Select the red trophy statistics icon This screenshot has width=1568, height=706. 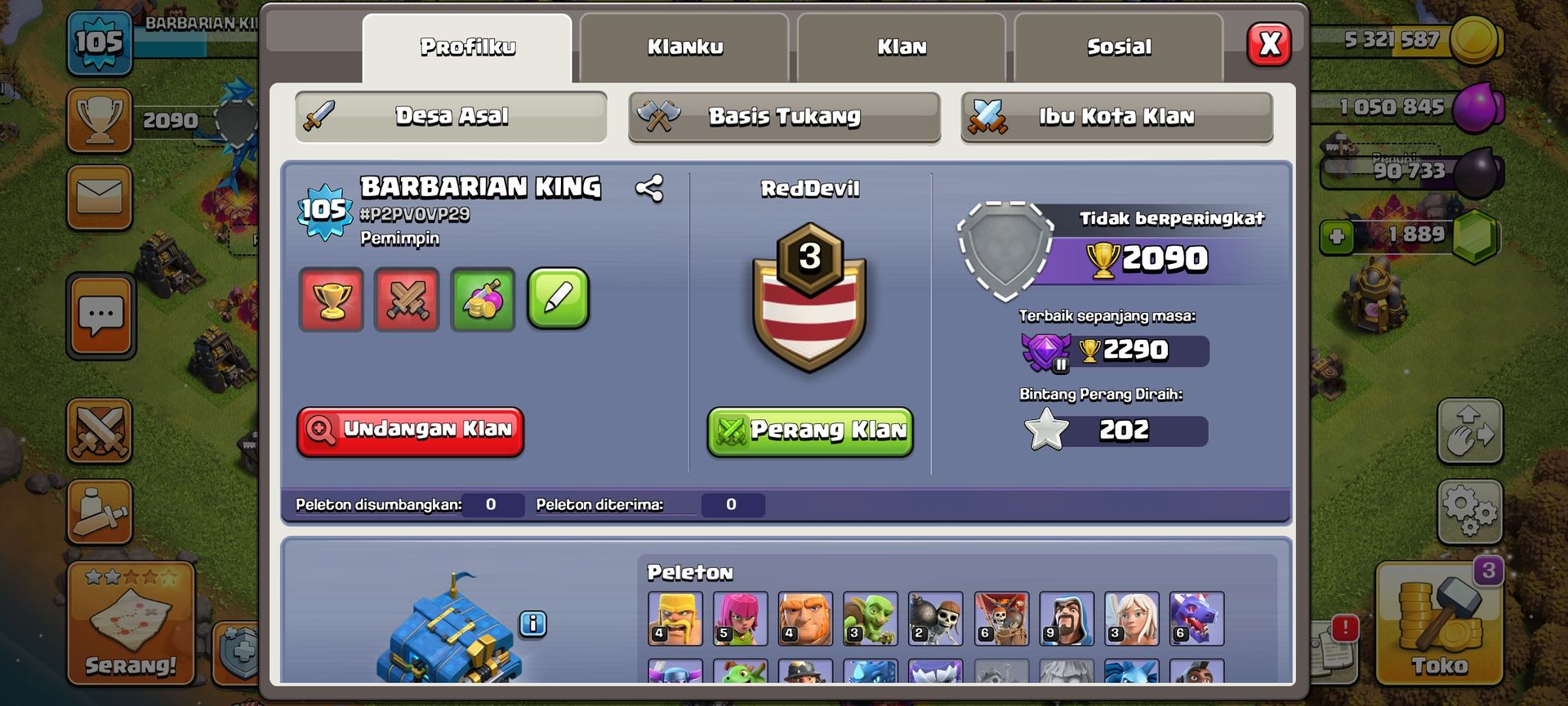coord(332,301)
